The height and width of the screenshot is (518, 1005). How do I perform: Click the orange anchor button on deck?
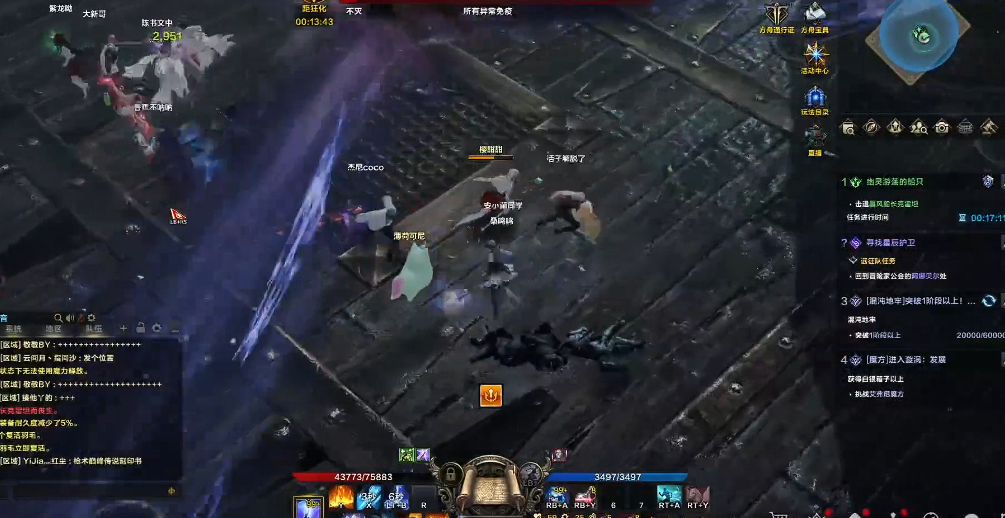[490, 395]
